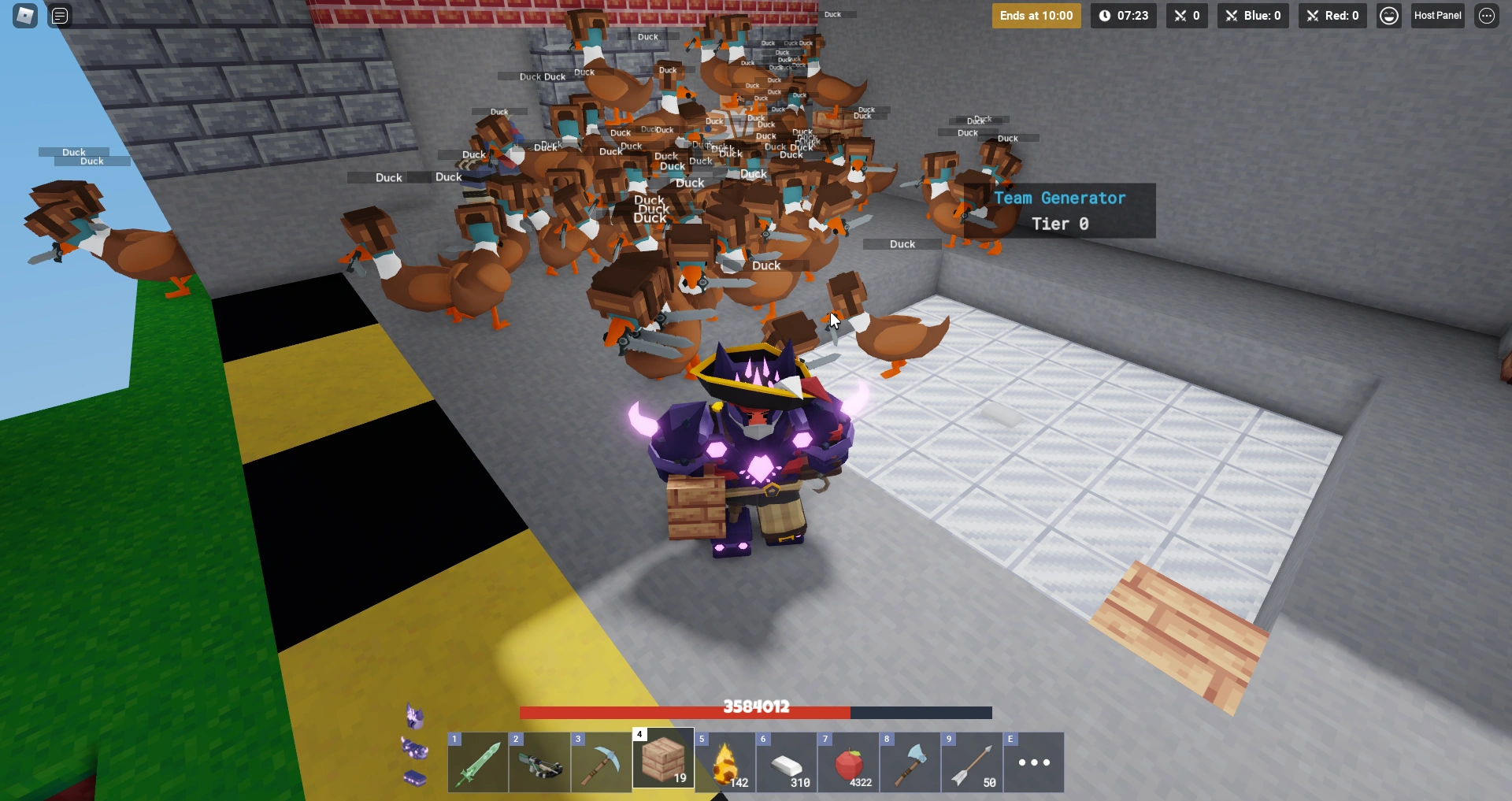This screenshot has width=1512, height=801.
Task: Click the Blue: 0 team counter
Action: coord(1253,15)
